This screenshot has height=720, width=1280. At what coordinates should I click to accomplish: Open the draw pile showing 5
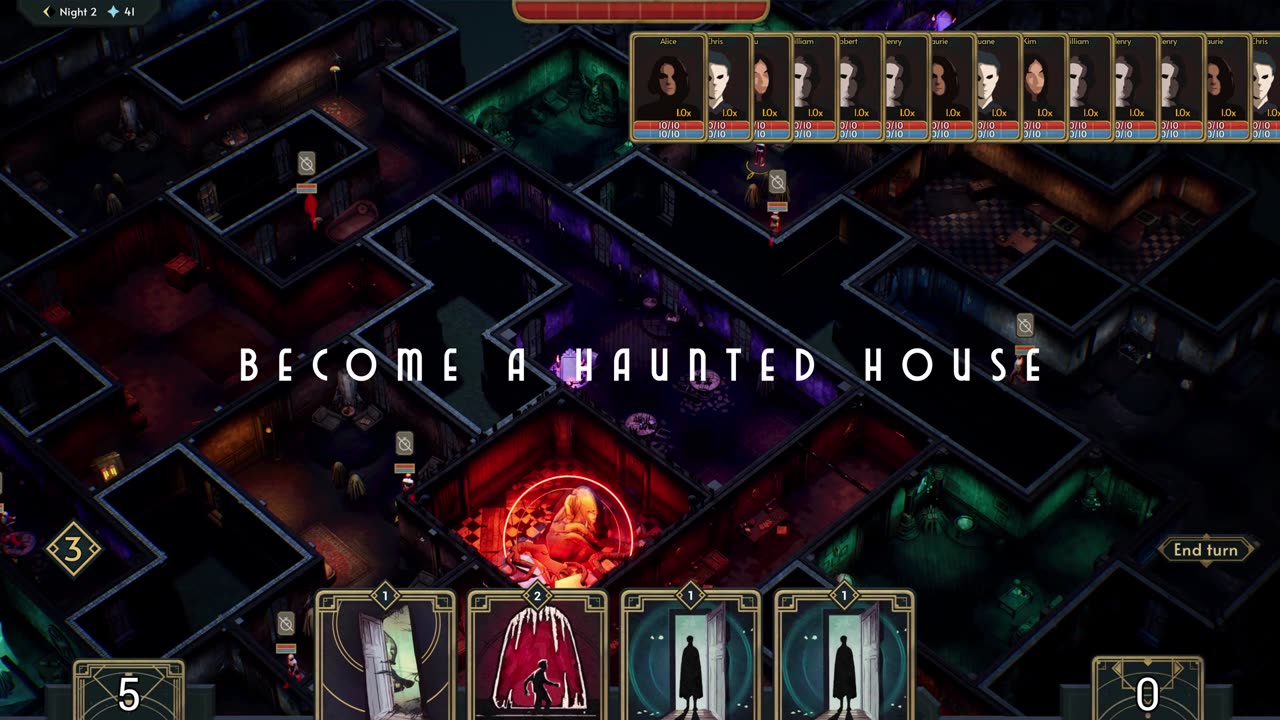point(128,691)
